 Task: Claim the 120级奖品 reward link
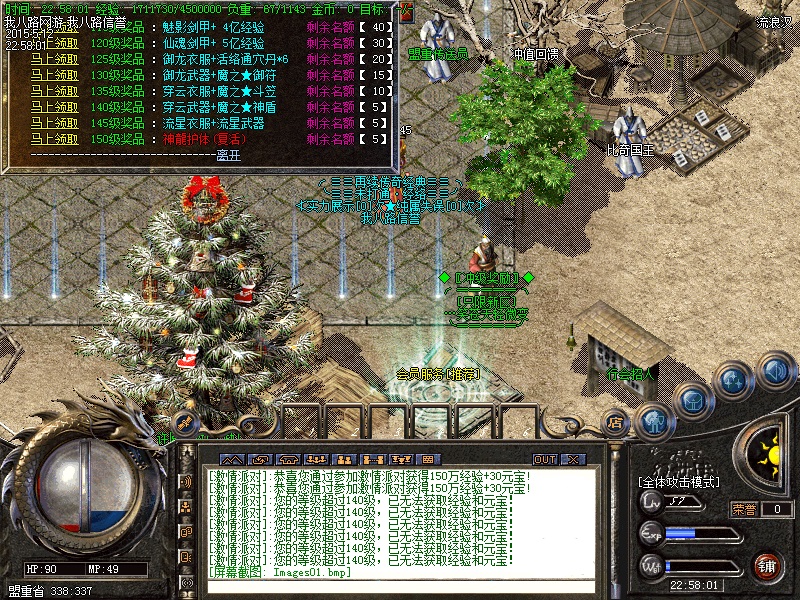54,43
